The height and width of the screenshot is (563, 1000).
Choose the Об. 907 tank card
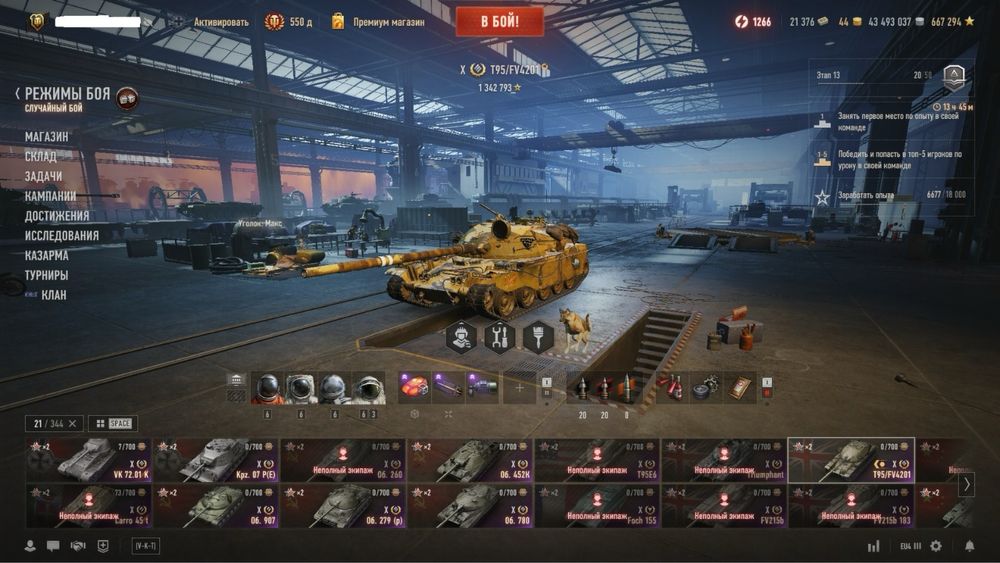pos(216,506)
